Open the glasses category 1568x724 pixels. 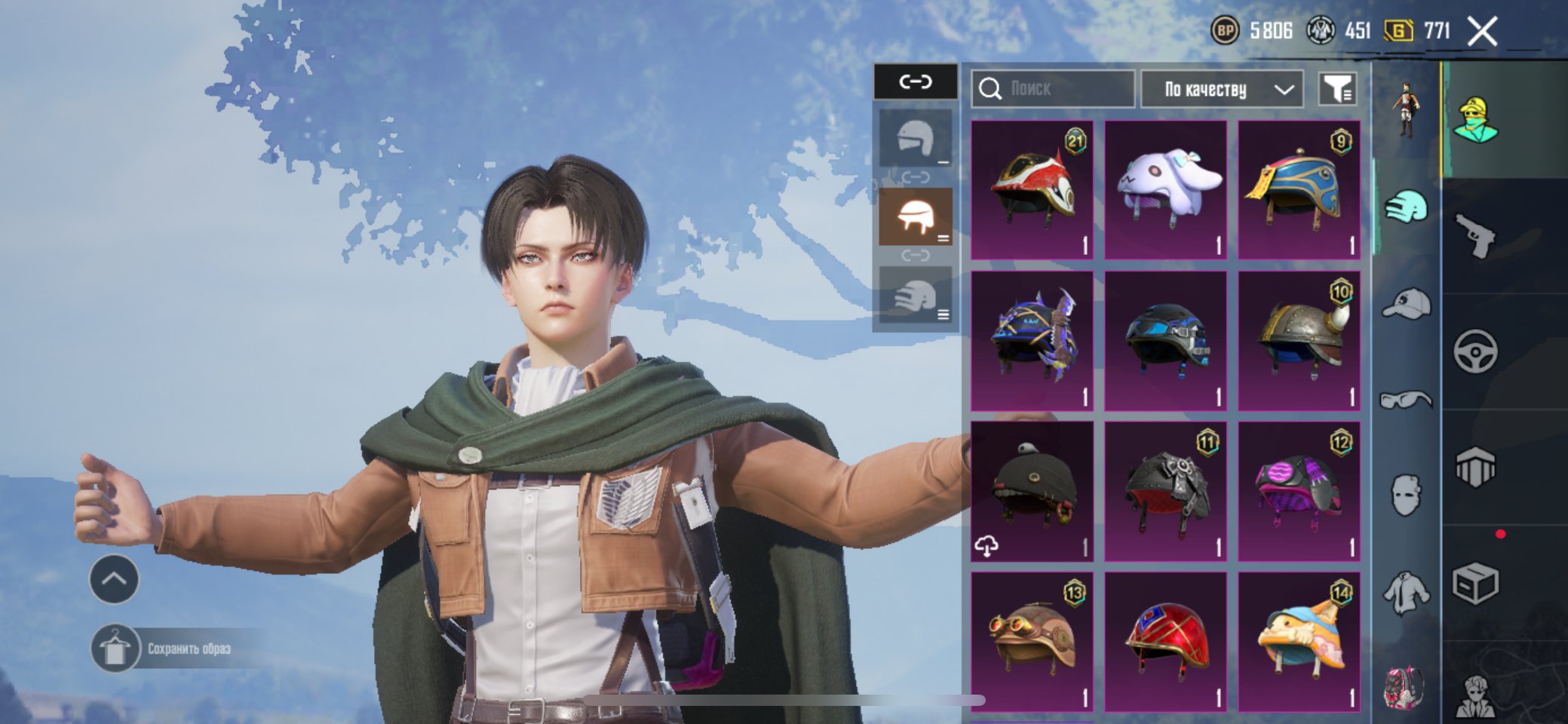pyautogui.click(x=1407, y=400)
